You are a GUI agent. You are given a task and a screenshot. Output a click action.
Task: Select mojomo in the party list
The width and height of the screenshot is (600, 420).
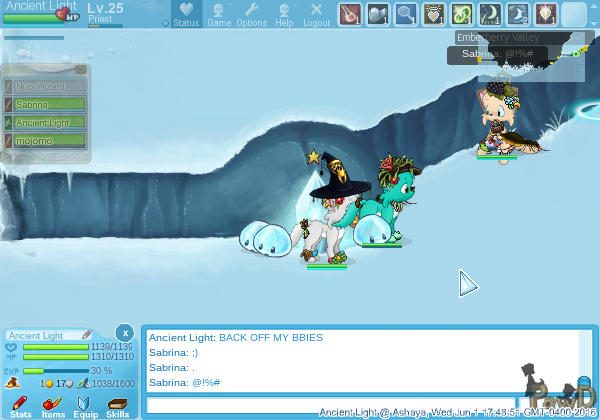pyautogui.click(x=47, y=140)
